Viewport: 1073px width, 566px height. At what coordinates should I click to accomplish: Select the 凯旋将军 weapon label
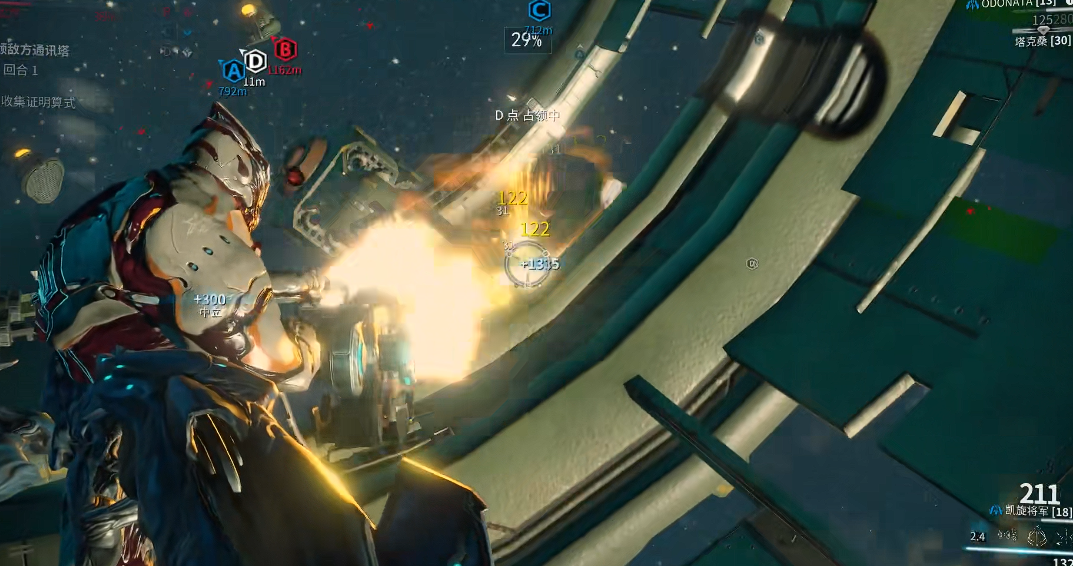point(1026,512)
